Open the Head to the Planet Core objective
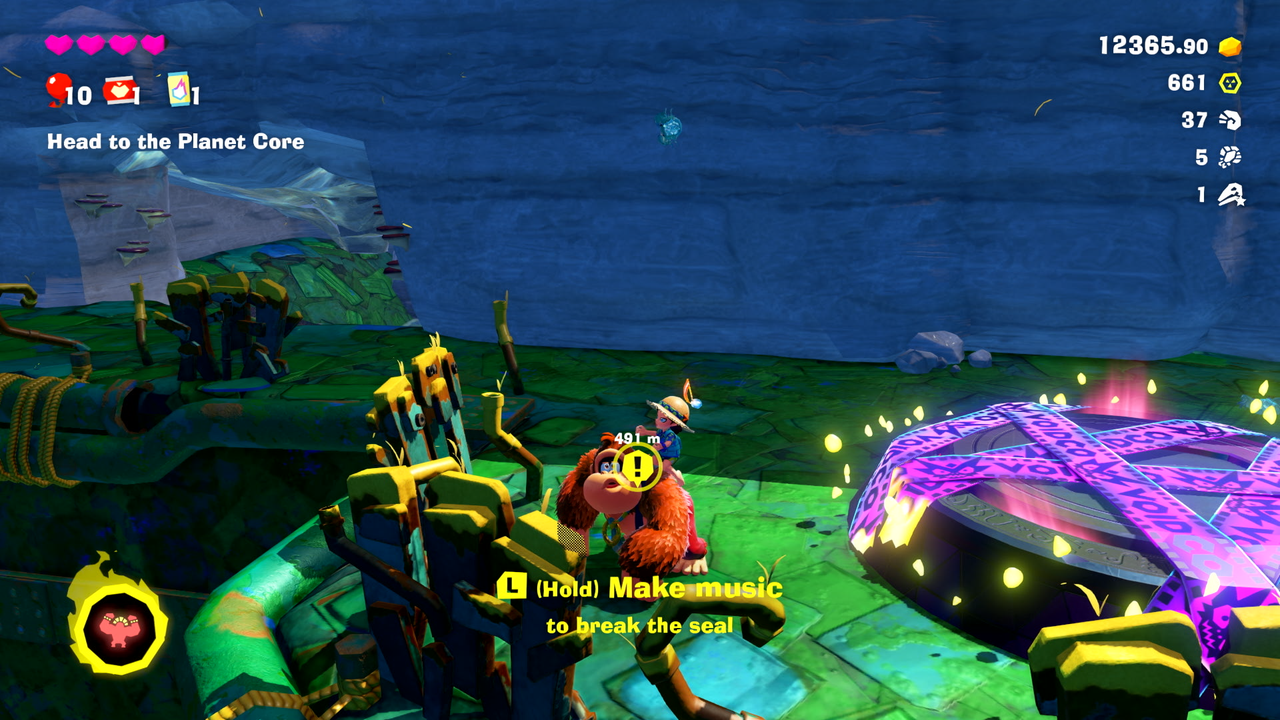1280x720 pixels. click(175, 142)
